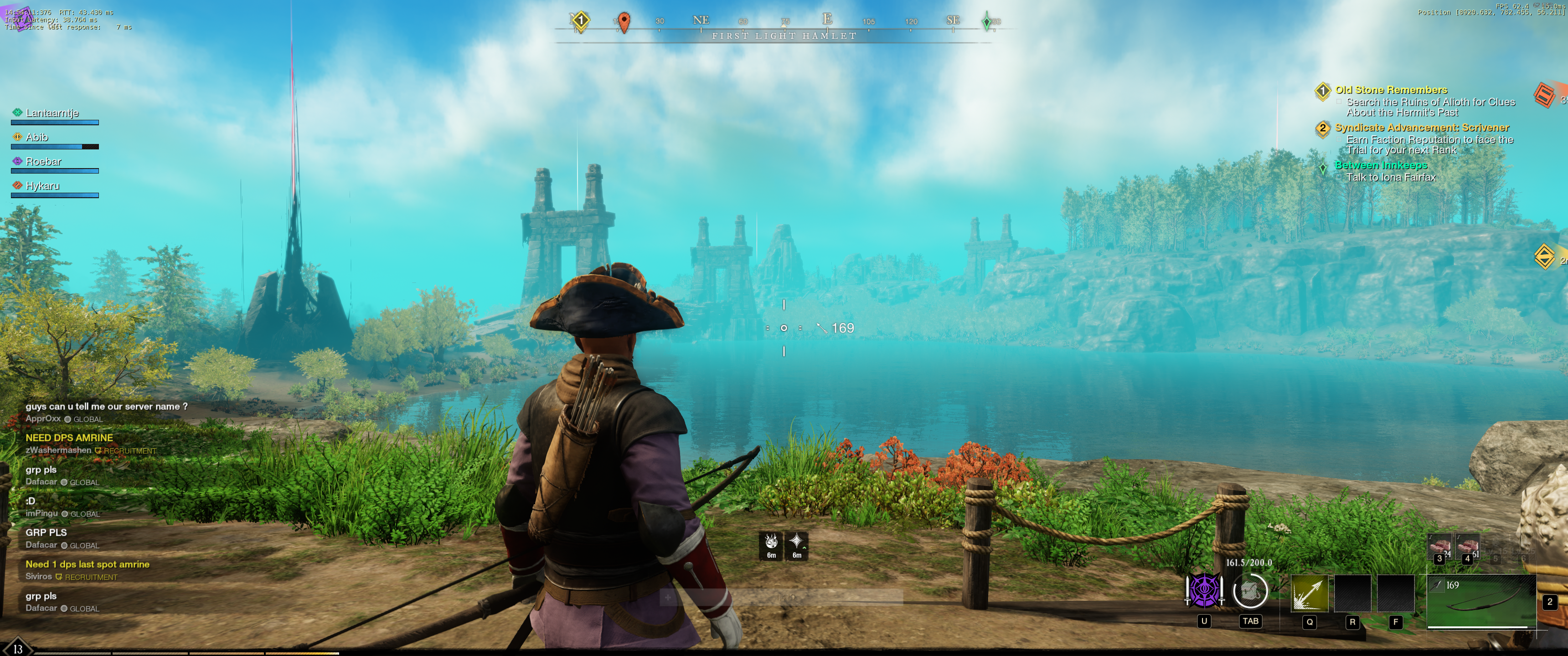Select the Between Innkeeps quest tracker
Image resolution: width=1568 pixels, height=656 pixels.
[1381, 165]
